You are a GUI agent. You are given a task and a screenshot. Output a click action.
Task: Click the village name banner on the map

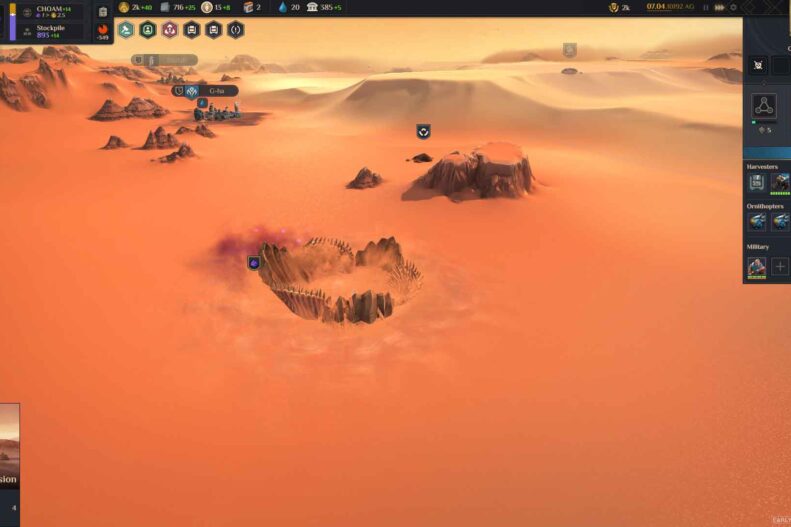coord(217,91)
